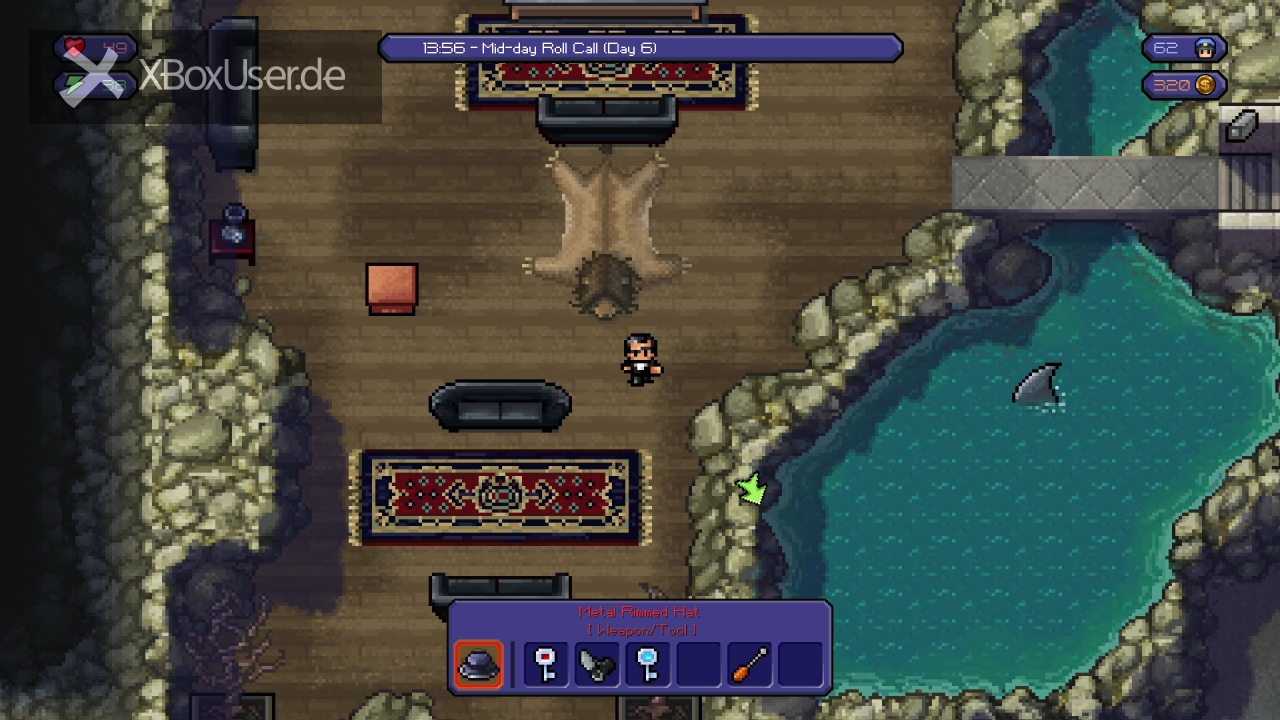Select the orange-handled screwdriver slot
Viewport: 1280px width, 720px height.
[x=750, y=665]
